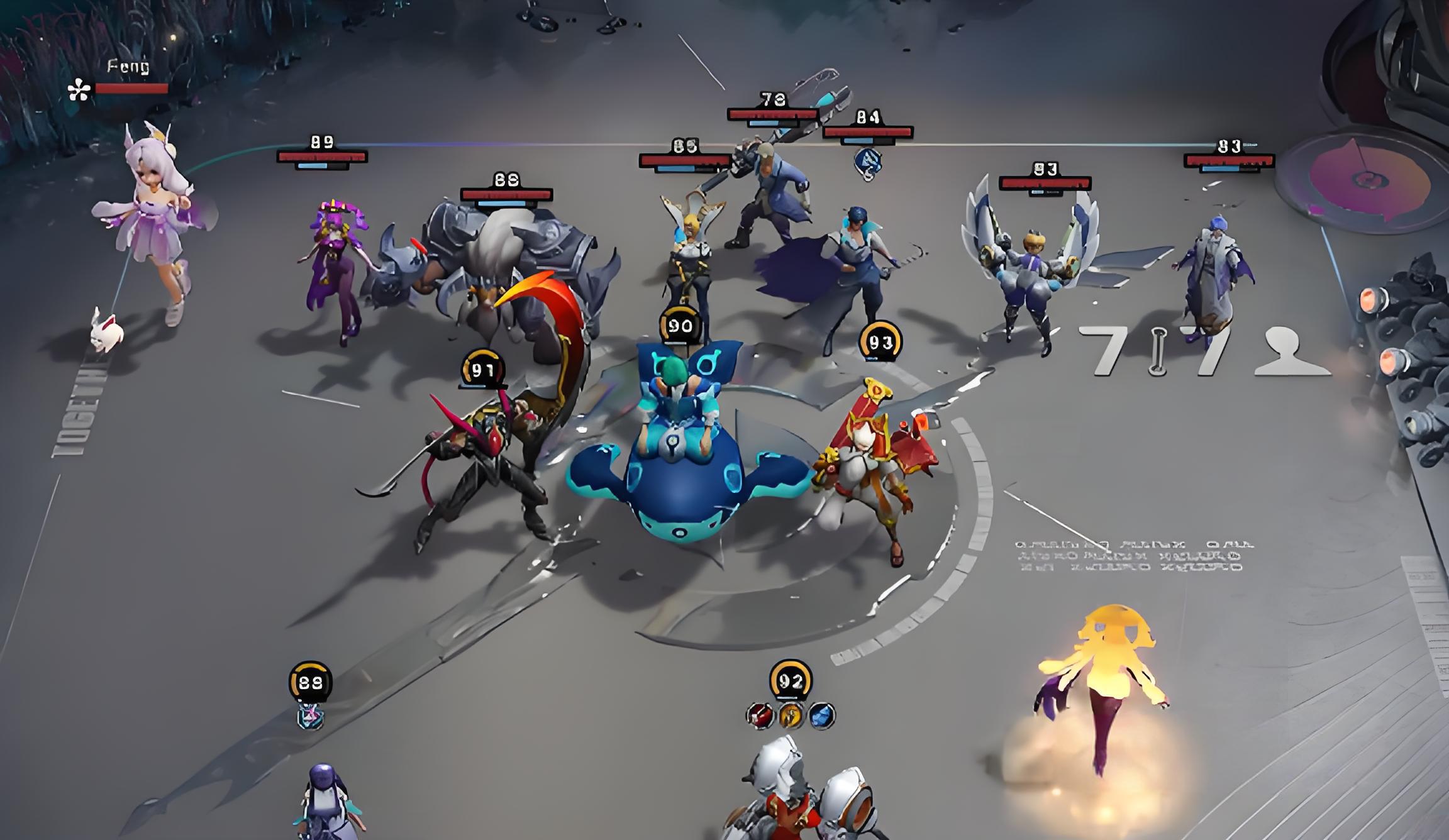The image size is (1449, 840).
Task: Select the allied unit's gold 90 badge
Action: [x=679, y=325]
